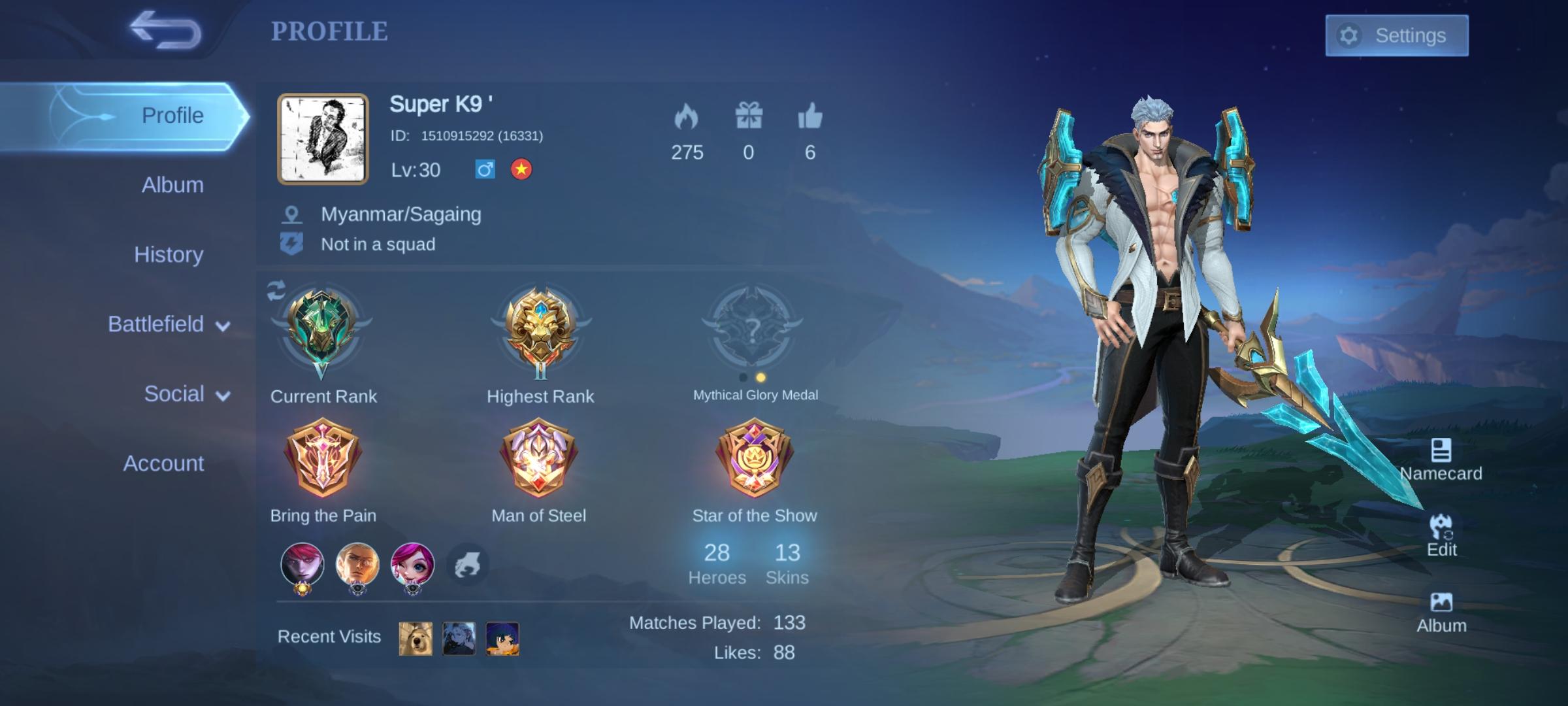
Task: Open Settings
Action: [x=1397, y=36]
